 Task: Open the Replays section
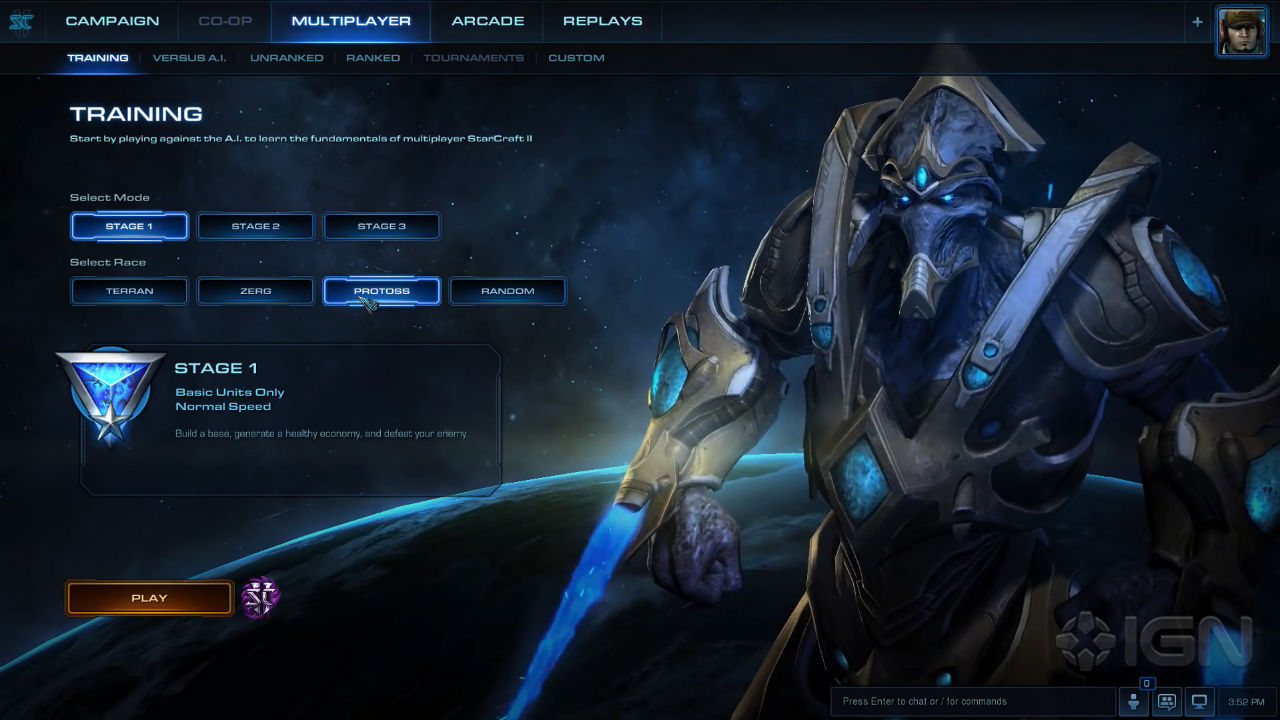(602, 21)
